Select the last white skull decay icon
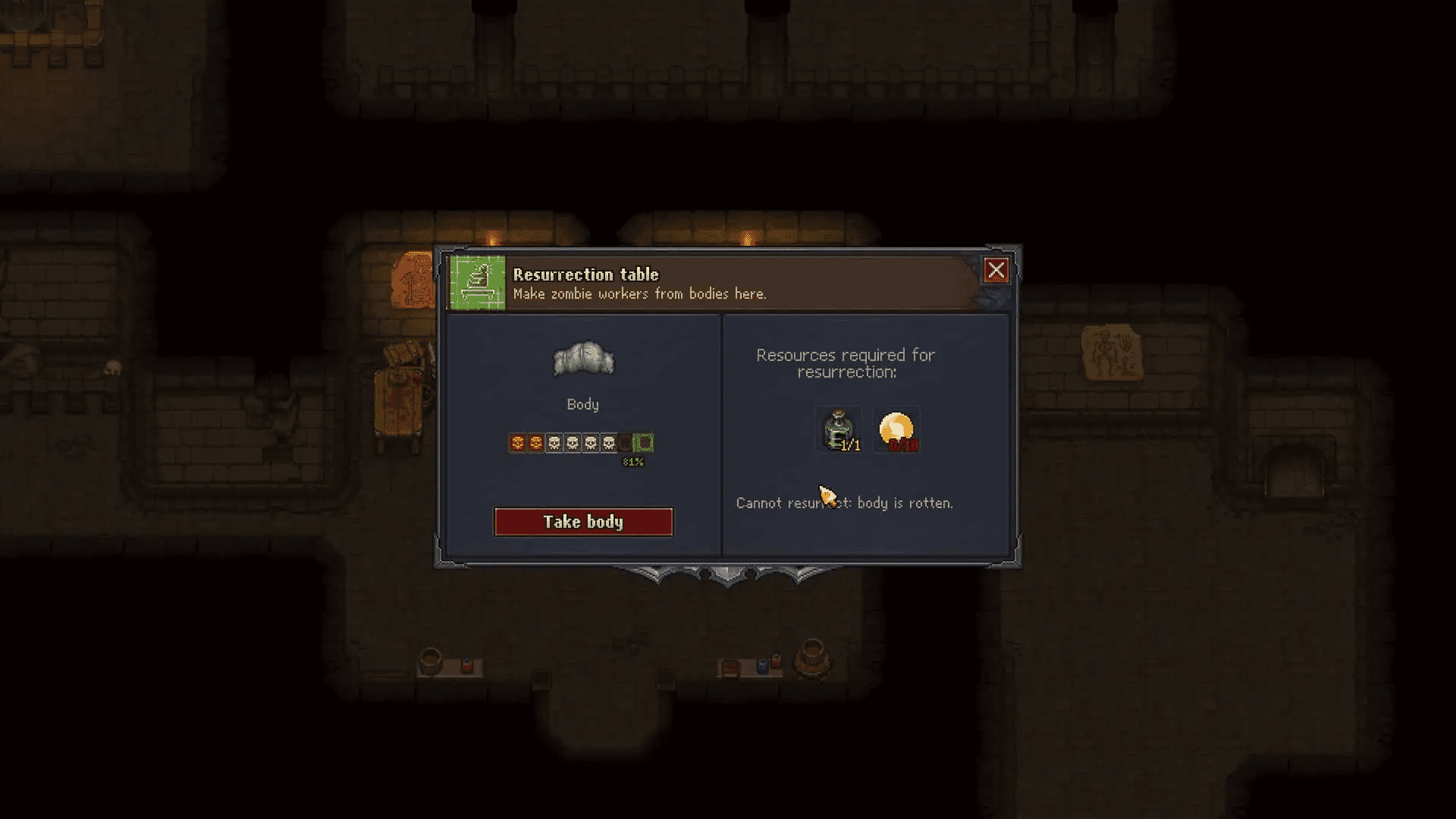 pos(607,442)
